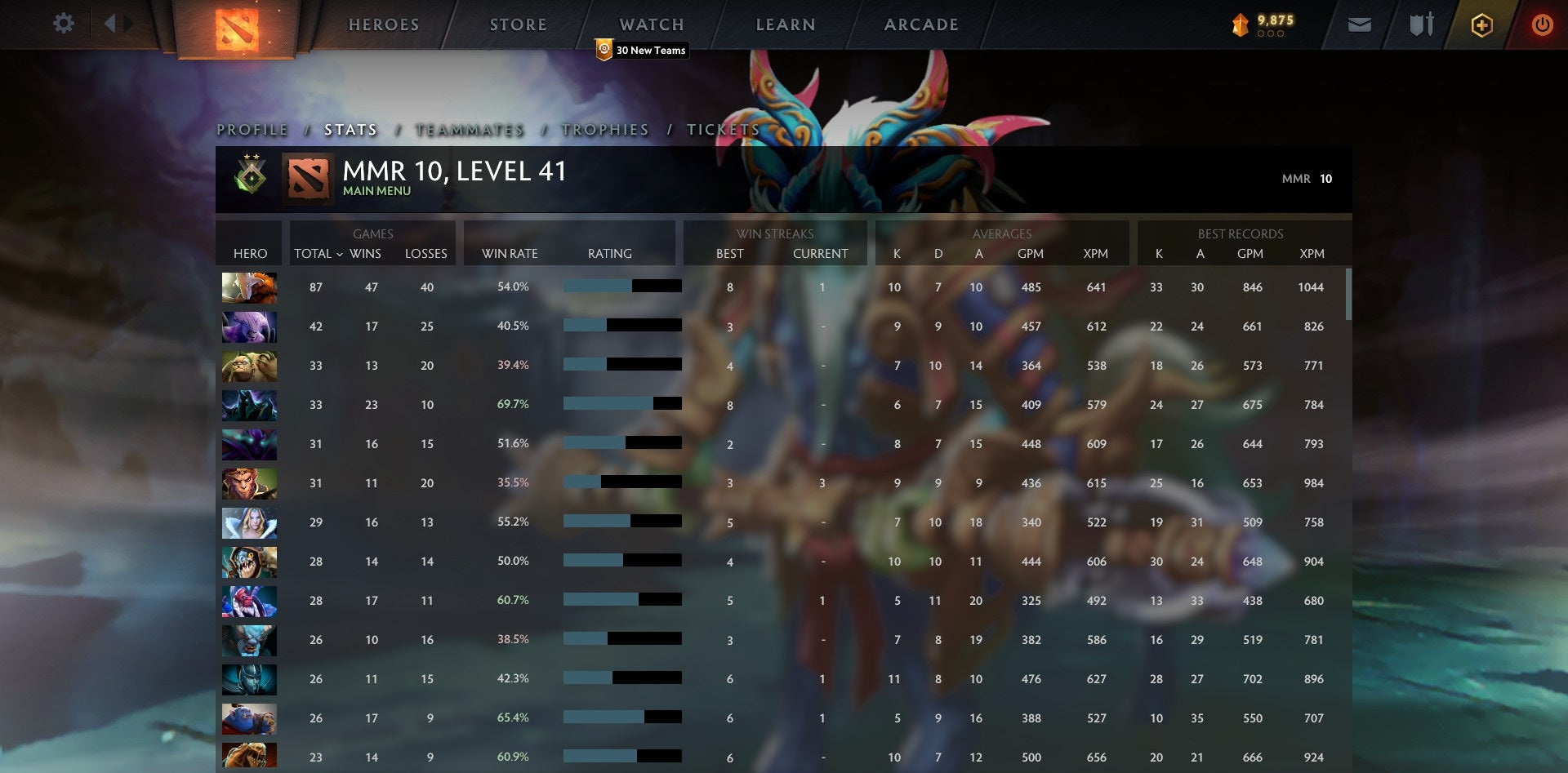Viewport: 1568px width, 773px height.
Task: Click the forward navigation arrow
Action: tap(127, 24)
